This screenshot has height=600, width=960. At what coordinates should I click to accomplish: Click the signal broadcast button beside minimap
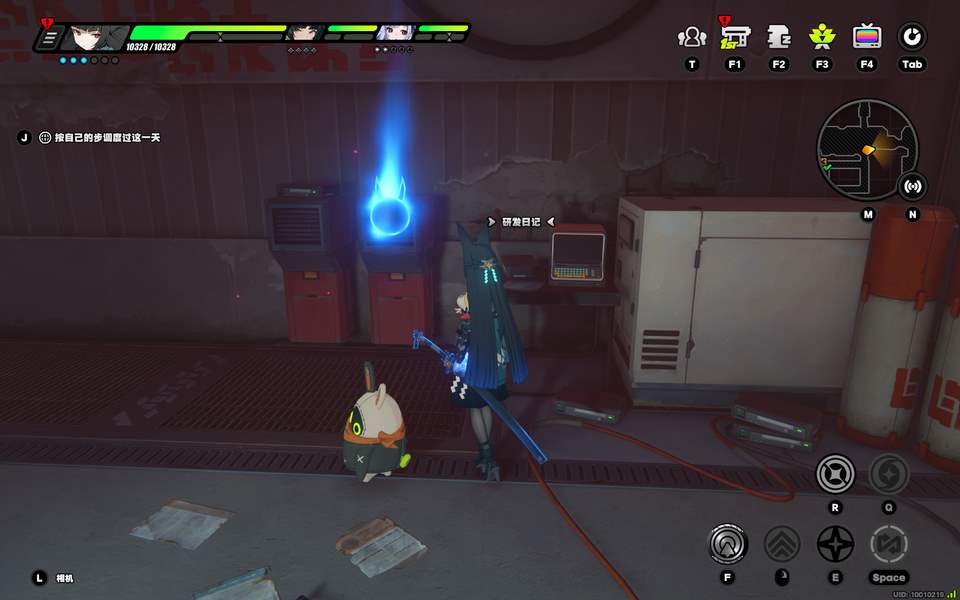tap(912, 186)
